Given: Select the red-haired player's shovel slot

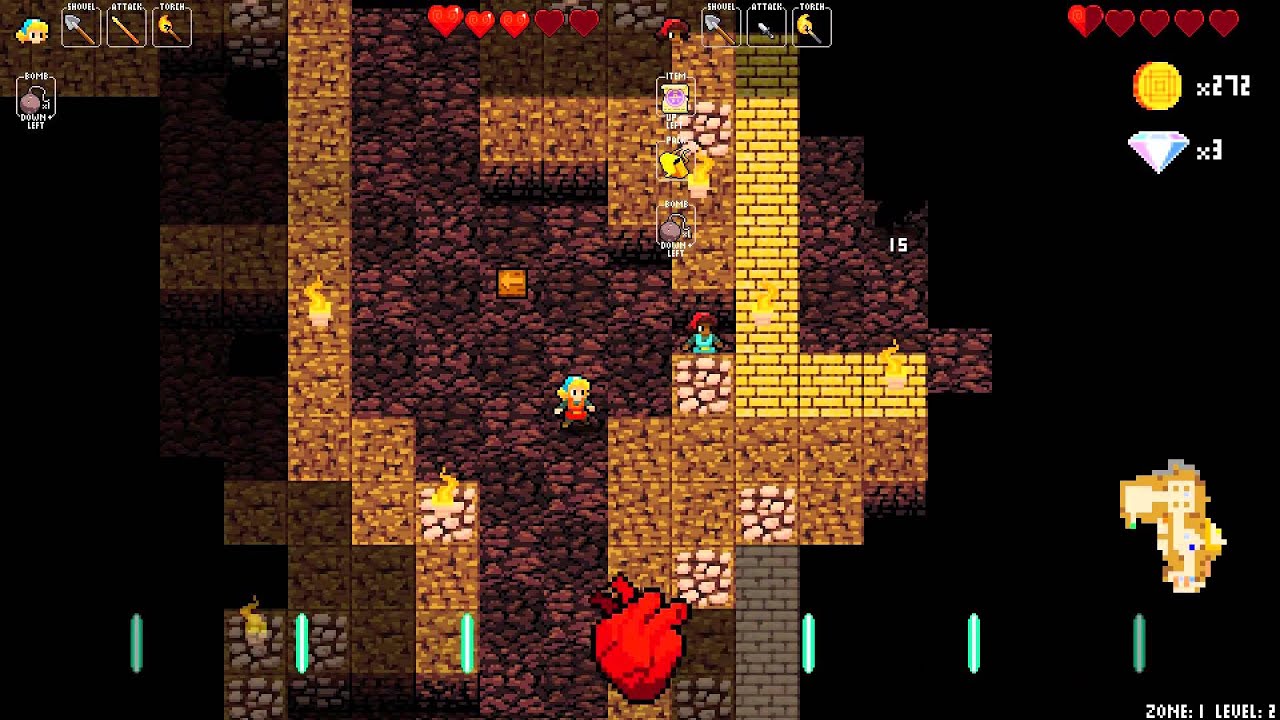Looking at the screenshot, I should pyautogui.click(x=721, y=27).
